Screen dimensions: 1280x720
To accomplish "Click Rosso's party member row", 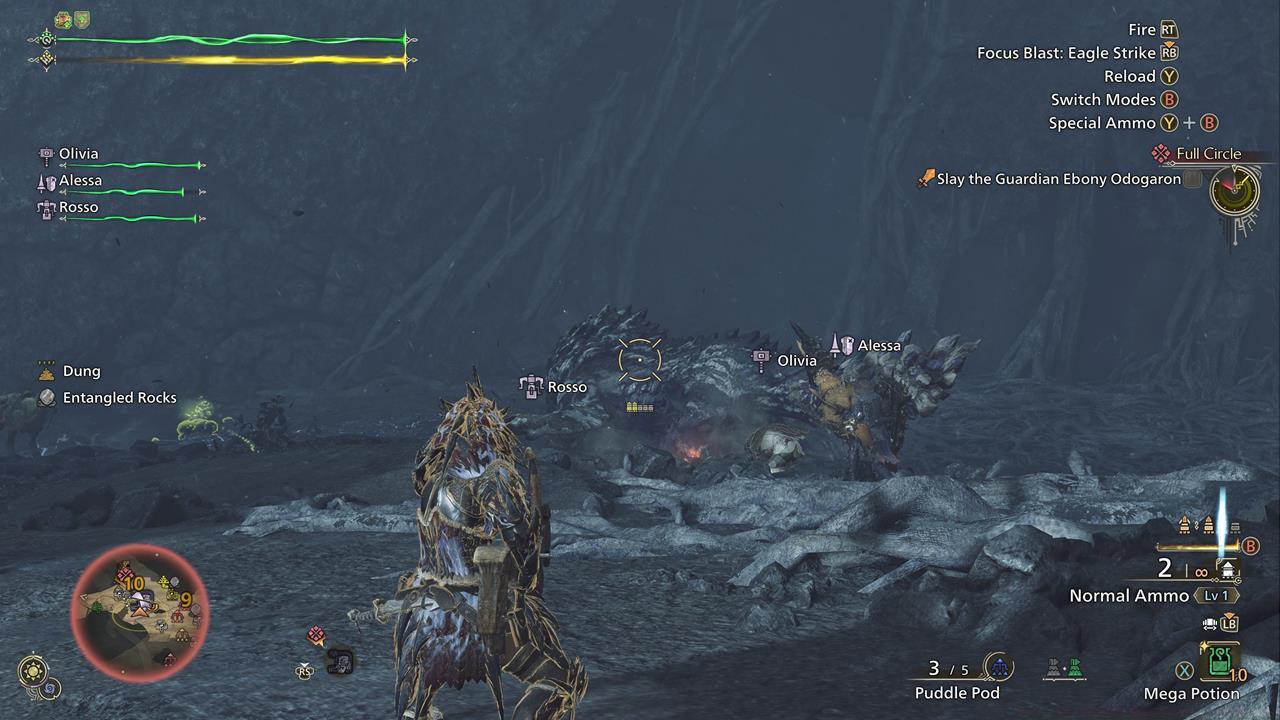I will [120, 210].
